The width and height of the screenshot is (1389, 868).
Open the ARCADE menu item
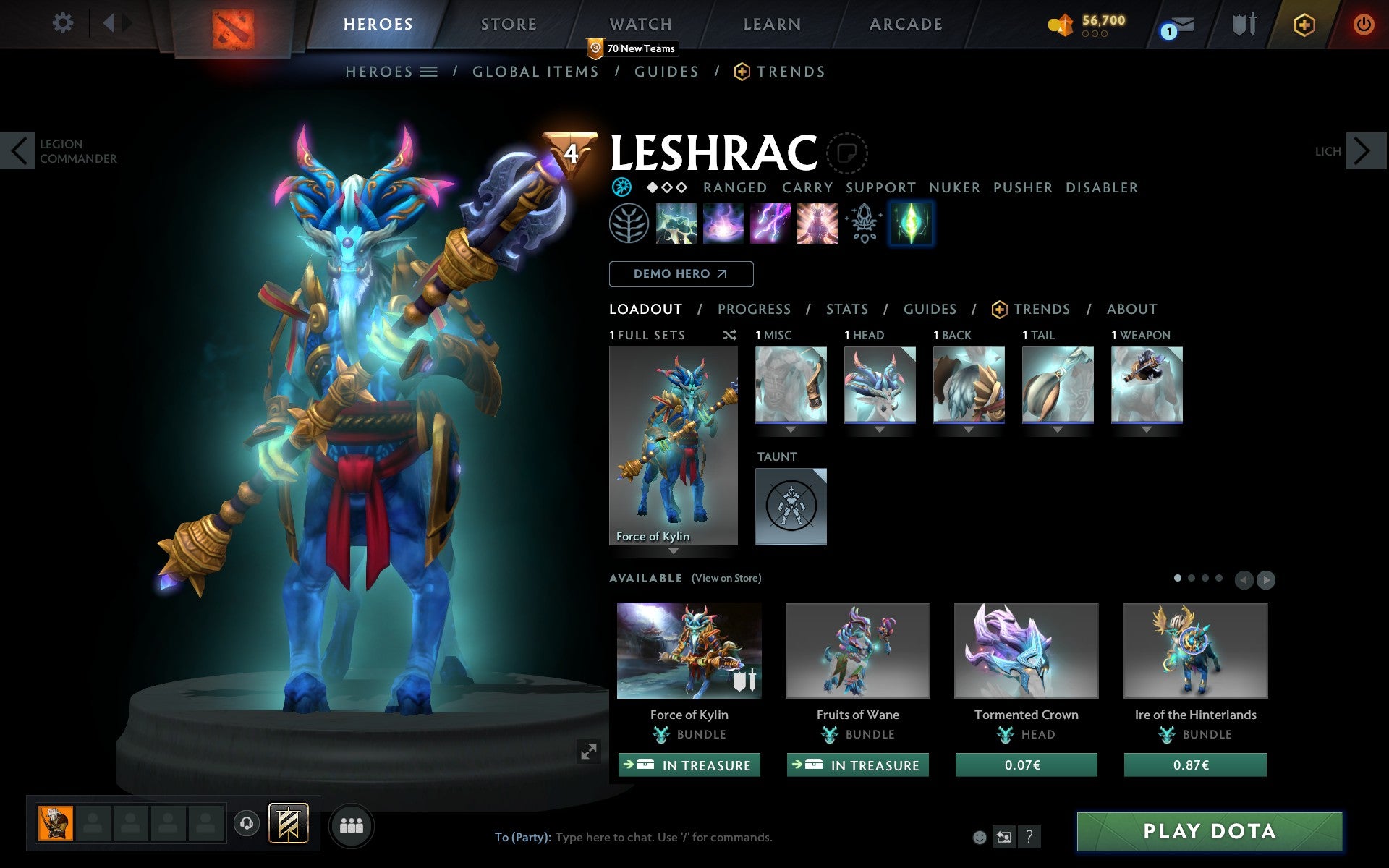click(905, 24)
